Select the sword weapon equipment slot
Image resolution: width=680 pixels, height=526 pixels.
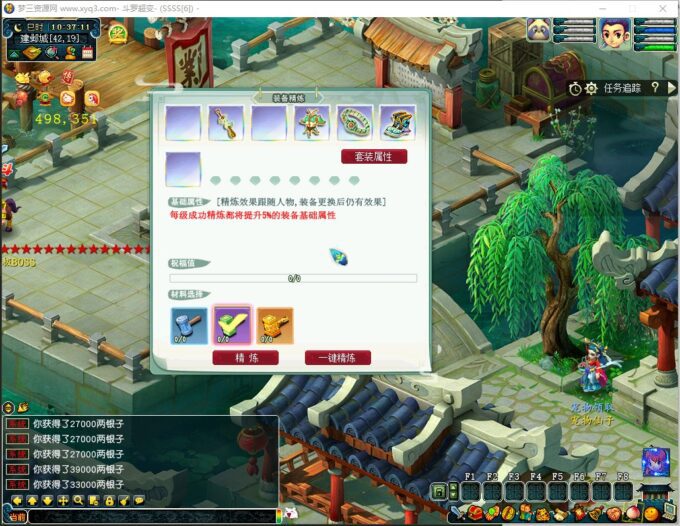coord(226,123)
